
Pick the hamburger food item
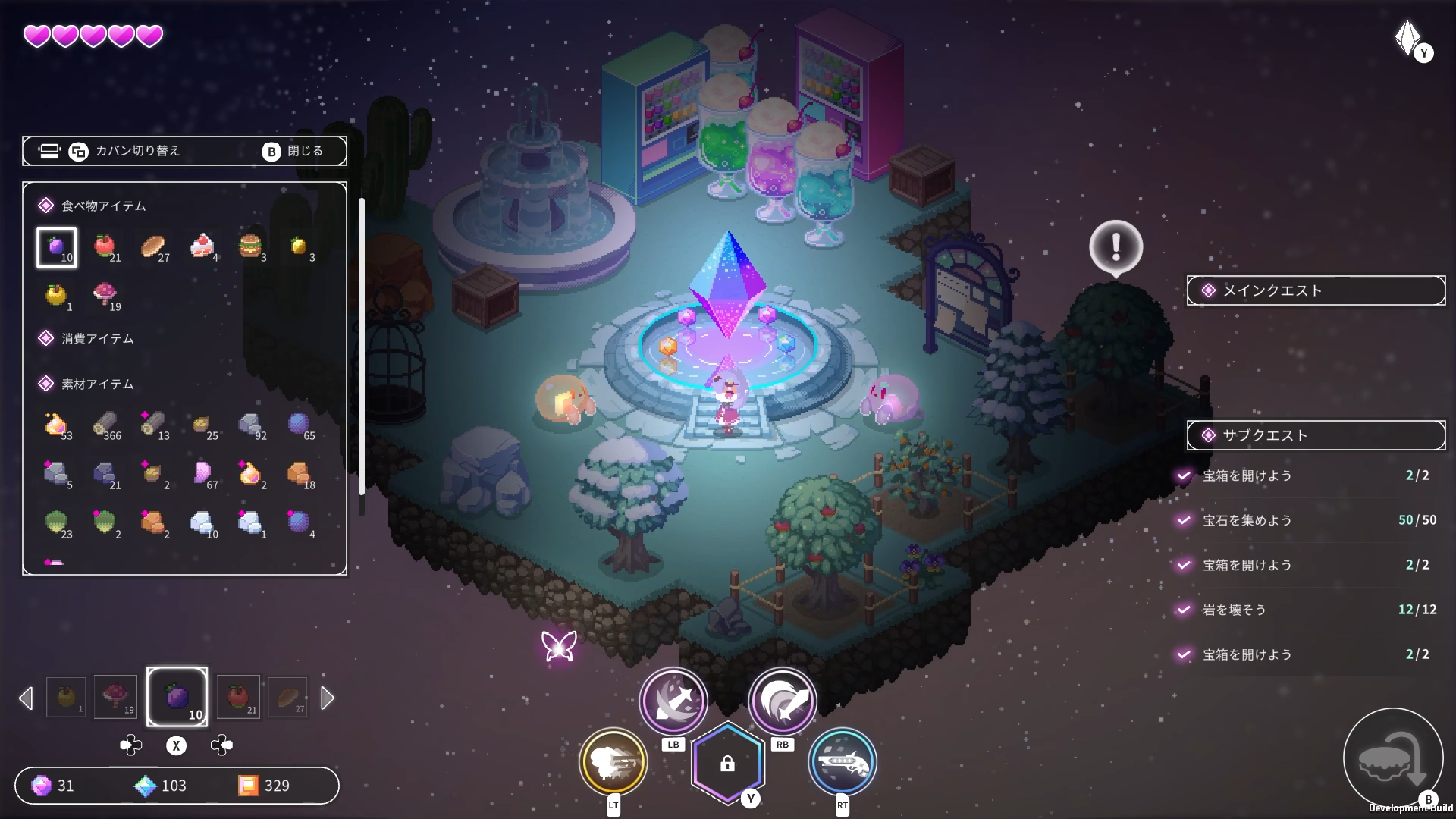[x=250, y=246]
